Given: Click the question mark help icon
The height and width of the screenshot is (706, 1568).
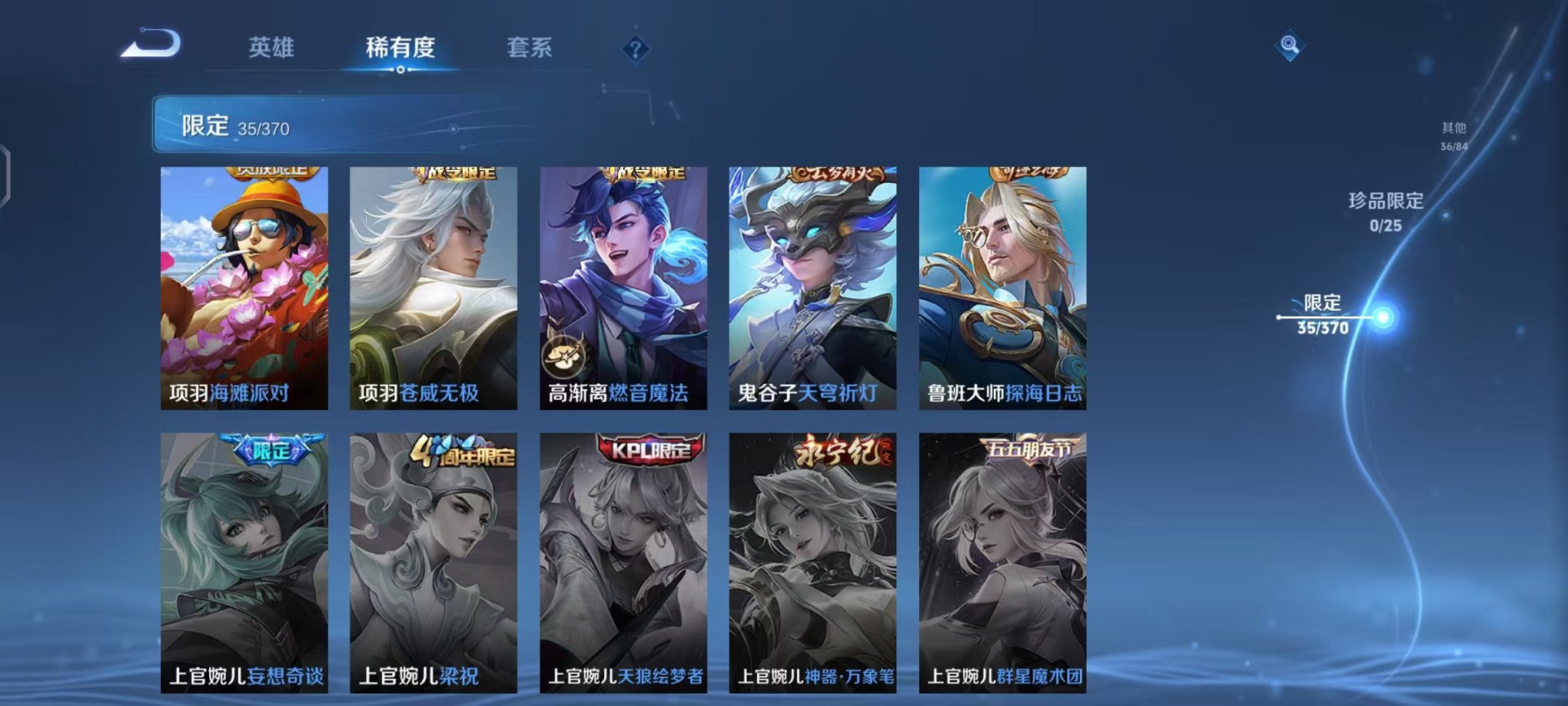Looking at the screenshot, I should coord(635,49).
